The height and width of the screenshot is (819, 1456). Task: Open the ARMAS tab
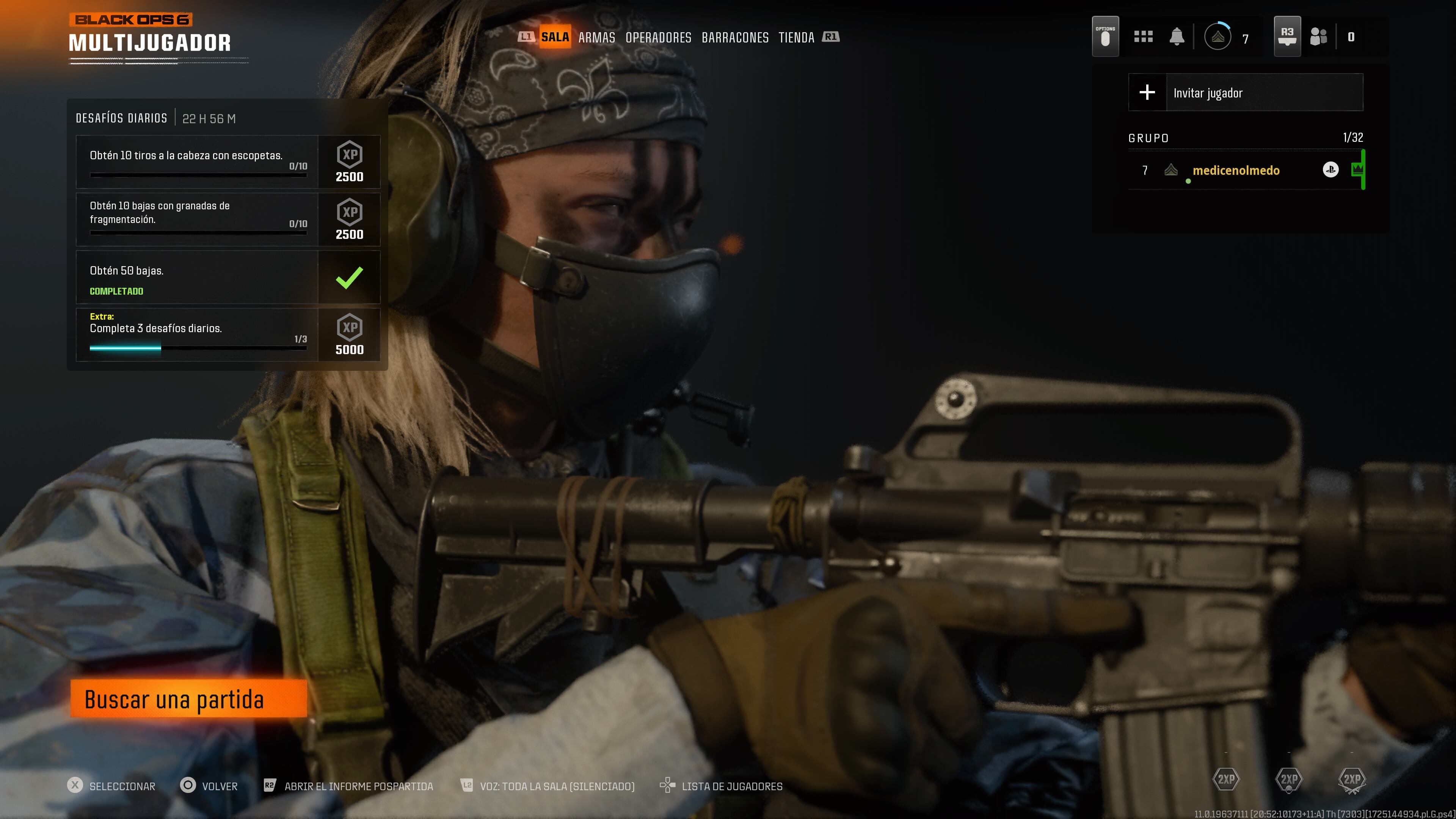tap(596, 38)
